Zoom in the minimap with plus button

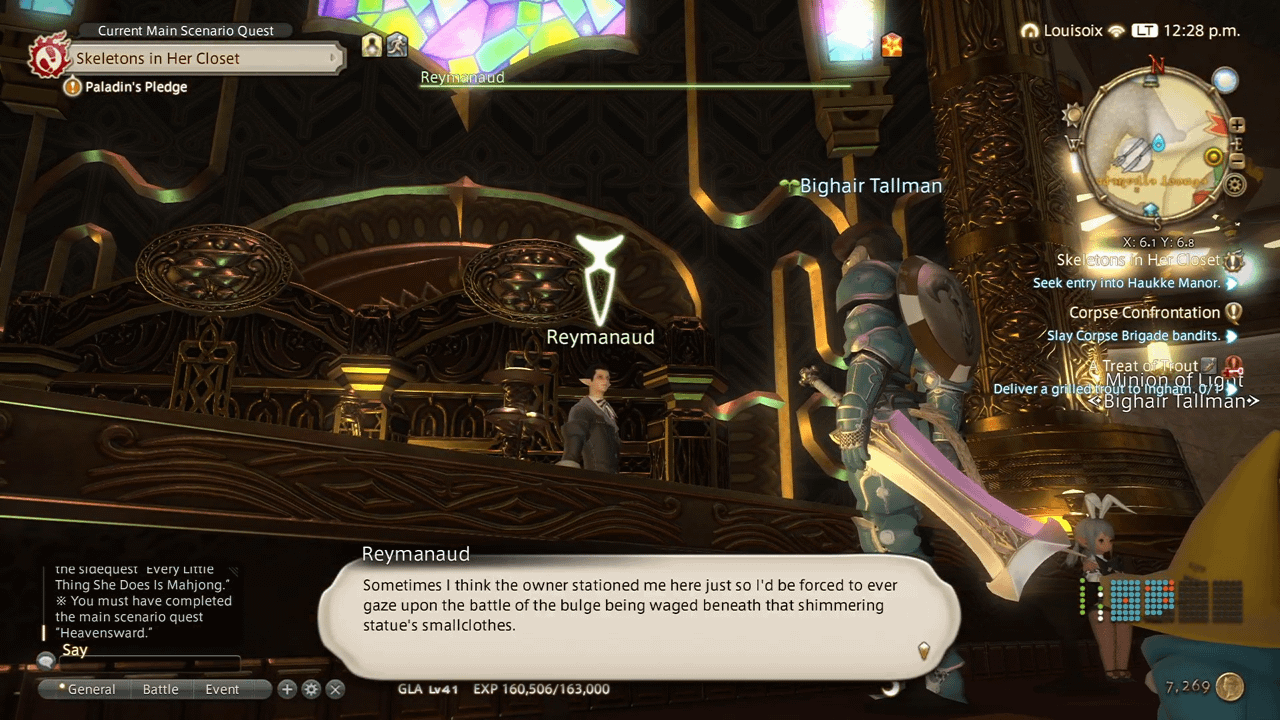[1237, 126]
